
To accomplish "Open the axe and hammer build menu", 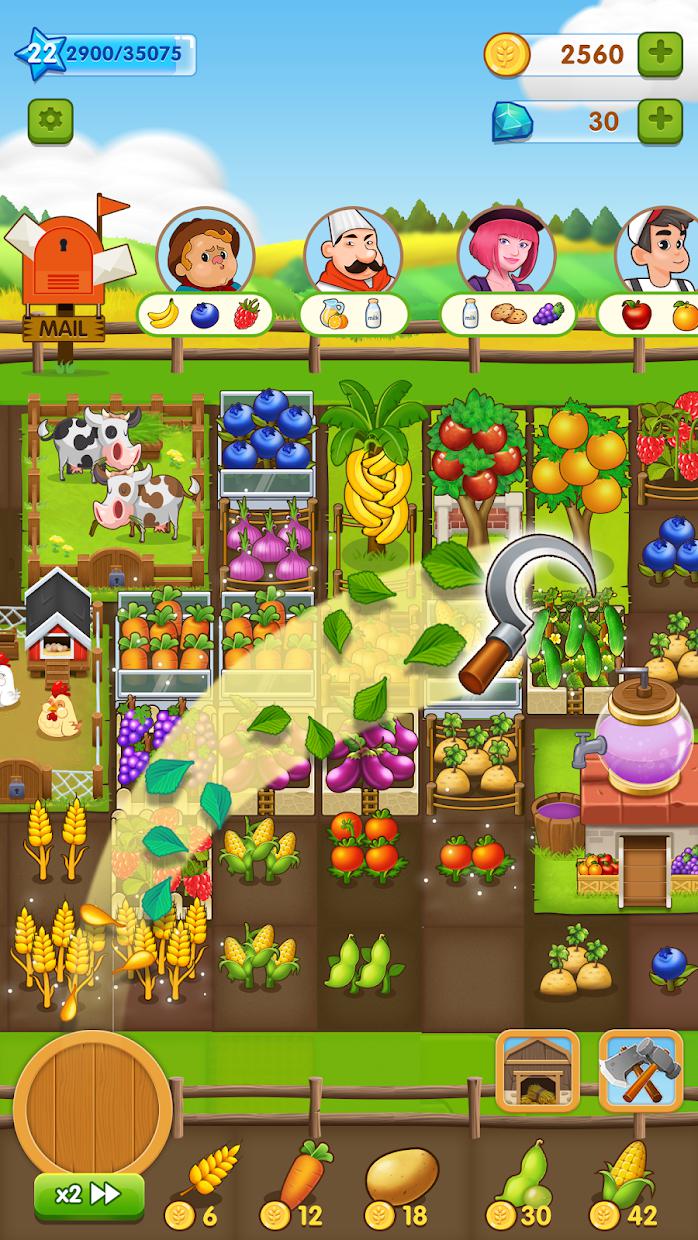I will 640,1069.
